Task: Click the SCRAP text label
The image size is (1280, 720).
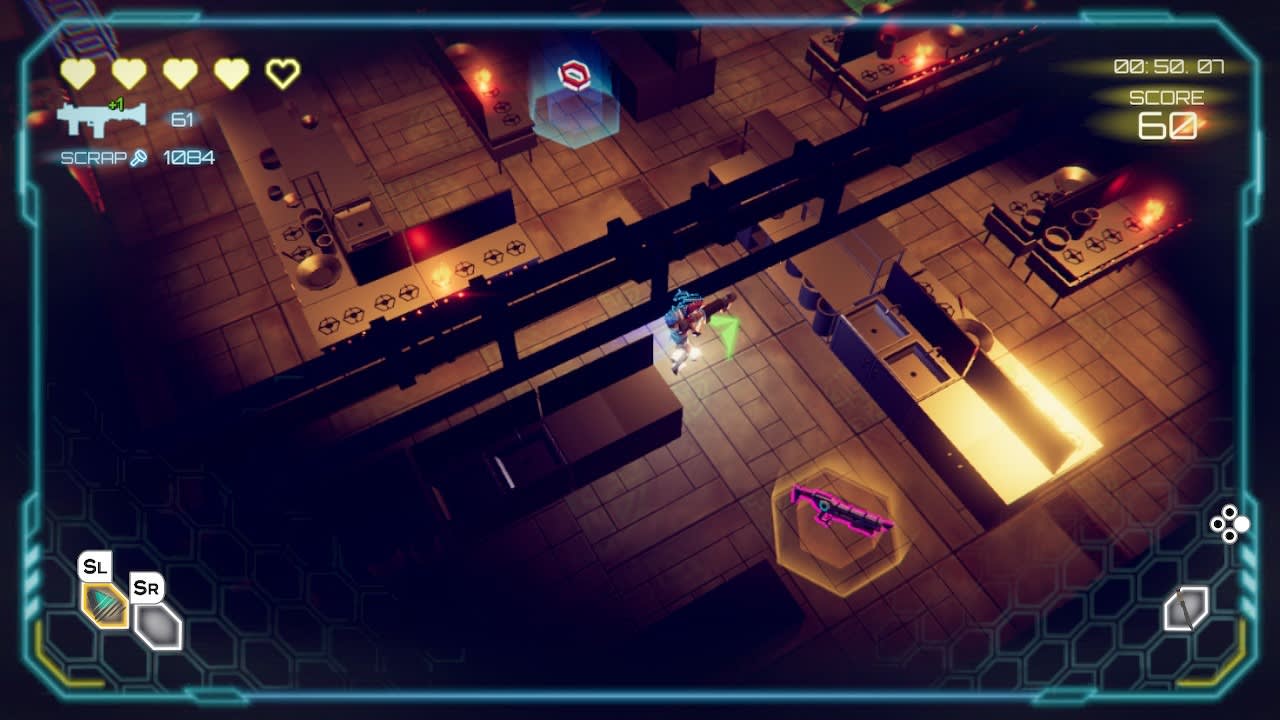Action: coord(91,156)
